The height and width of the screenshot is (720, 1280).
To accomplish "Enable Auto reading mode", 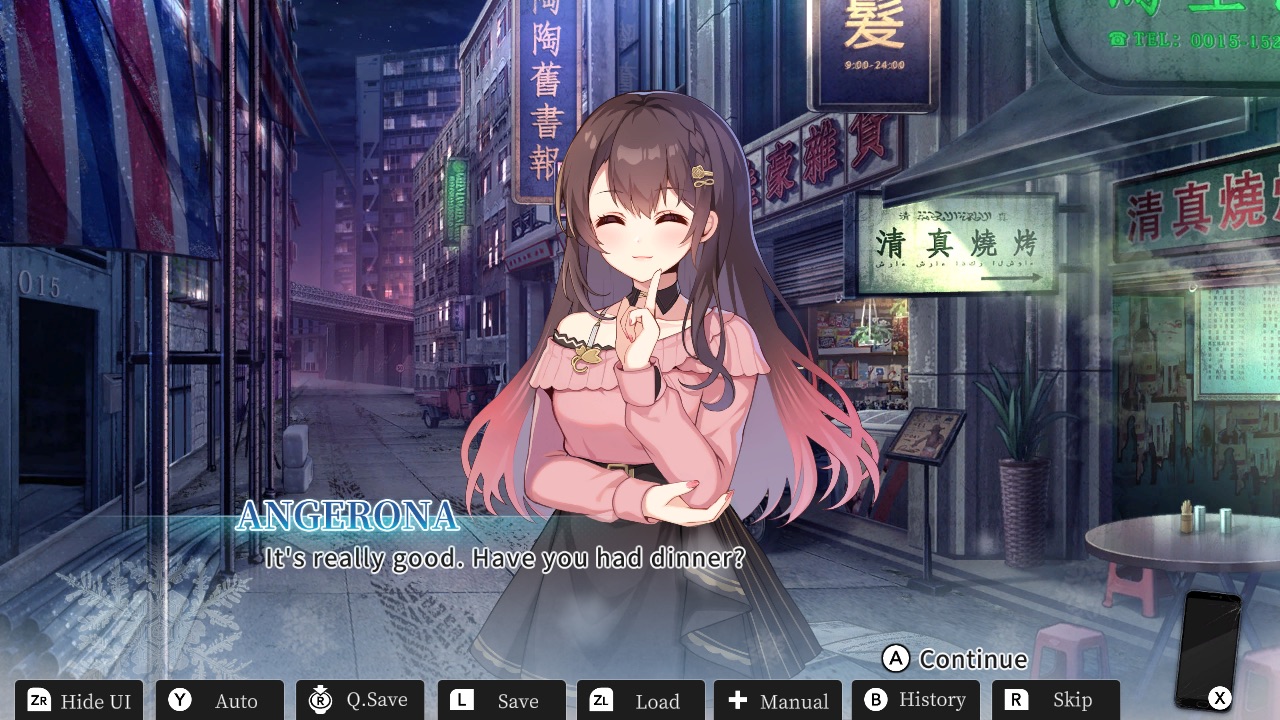I will [x=219, y=700].
